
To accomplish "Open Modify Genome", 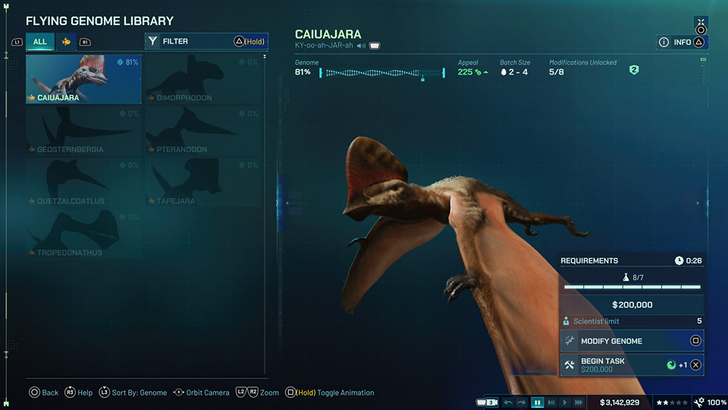I will coord(631,340).
